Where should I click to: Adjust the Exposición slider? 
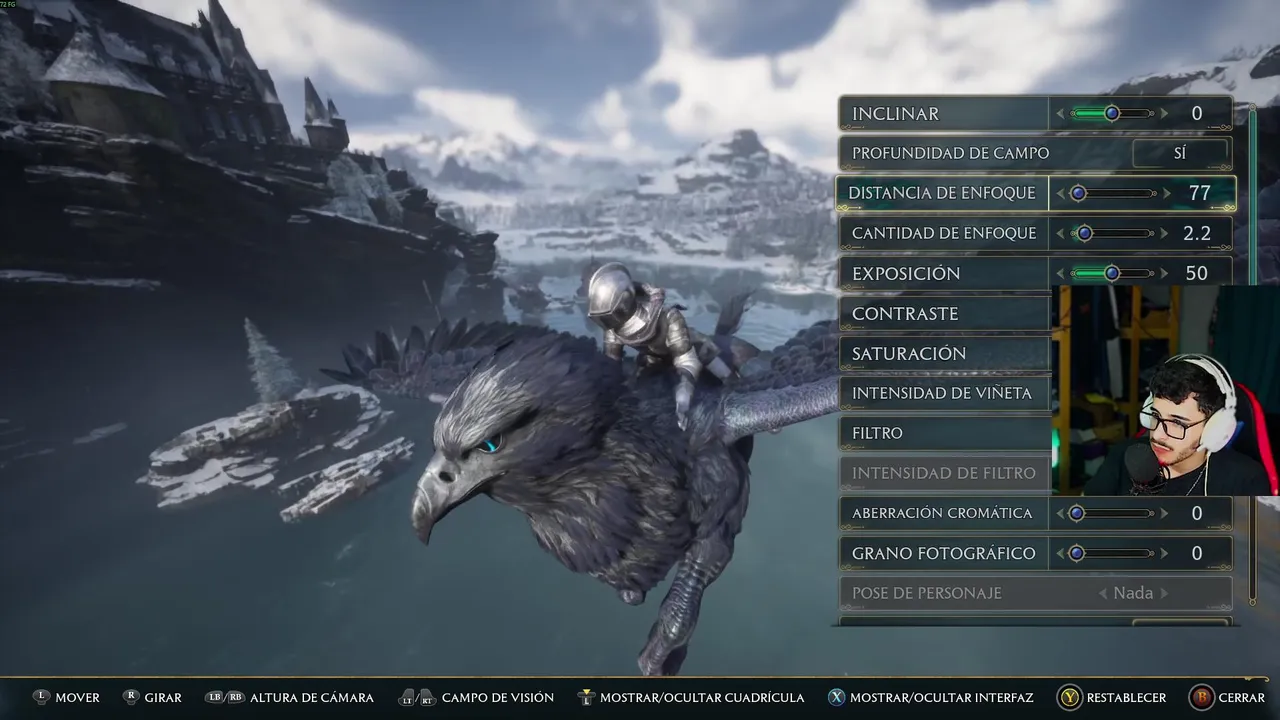pyautogui.click(x=1112, y=273)
